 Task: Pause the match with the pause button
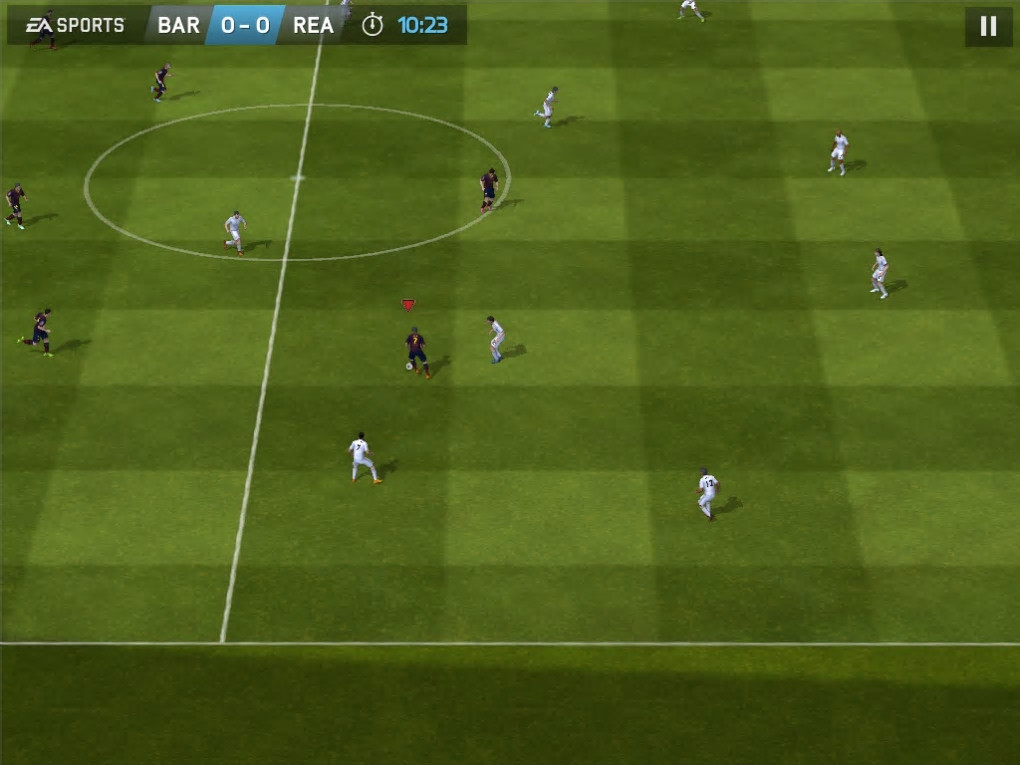point(988,26)
